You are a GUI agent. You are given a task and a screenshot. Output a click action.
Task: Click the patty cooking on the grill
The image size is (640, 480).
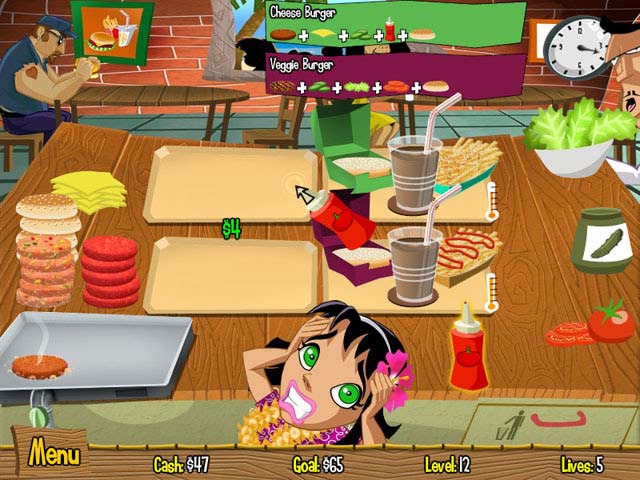coord(40,366)
